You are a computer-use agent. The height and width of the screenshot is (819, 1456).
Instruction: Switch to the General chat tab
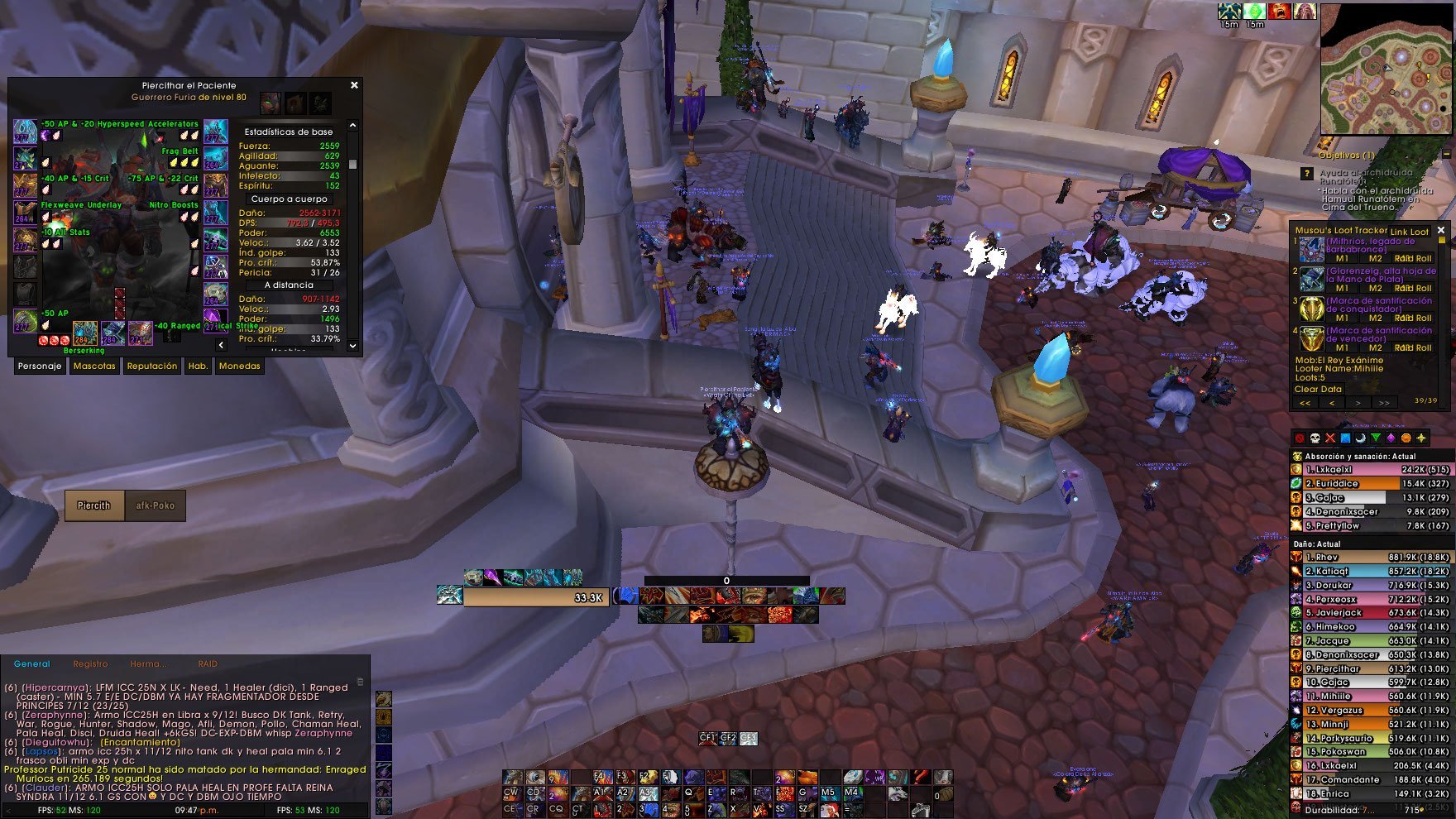(32, 663)
